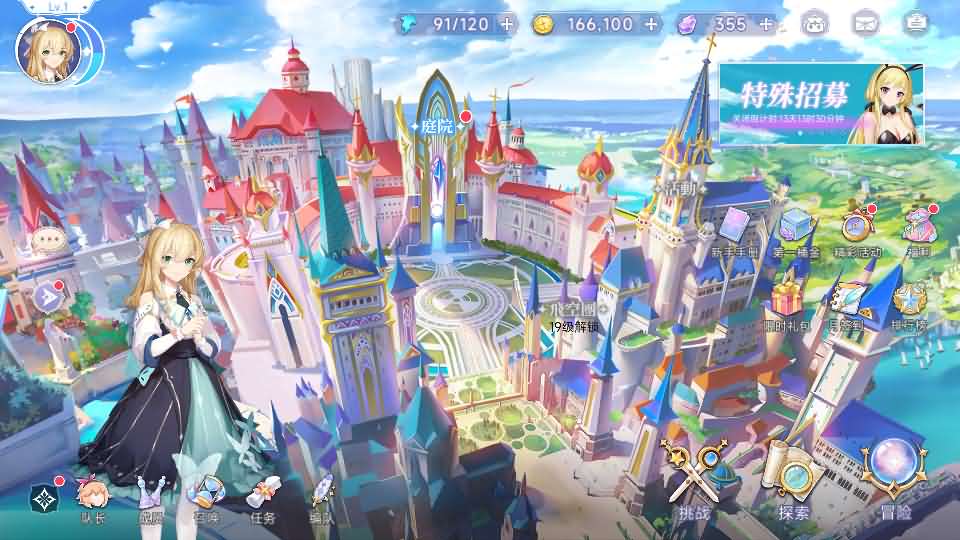Image resolution: width=960 pixels, height=540 pixels.
Task: Open the 任务 quest scroll
Action: point(264,500)
